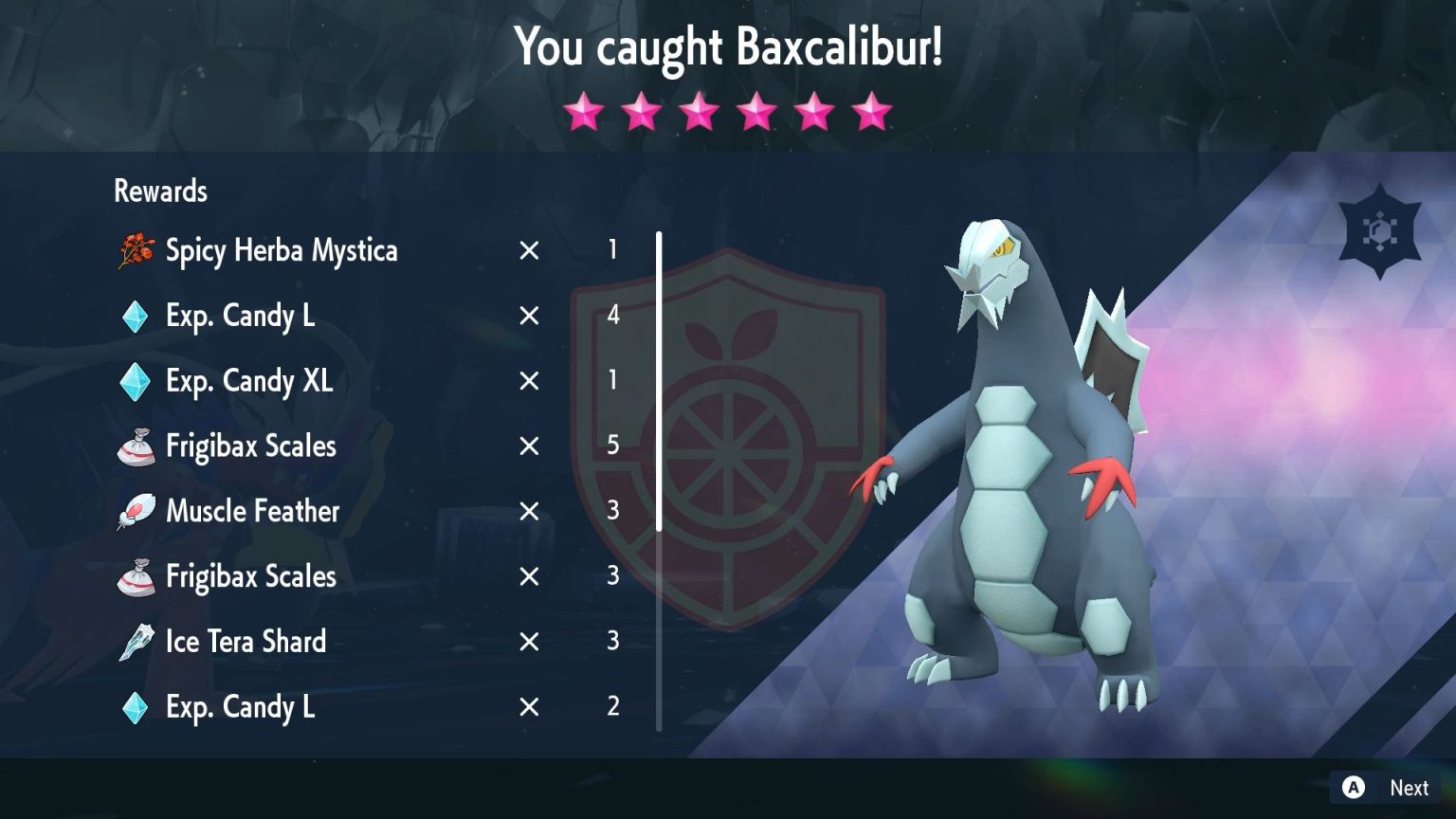1456x819 pixels.
Task: Click the Ice Tera Shard icon
Action: tap(135, 642)
